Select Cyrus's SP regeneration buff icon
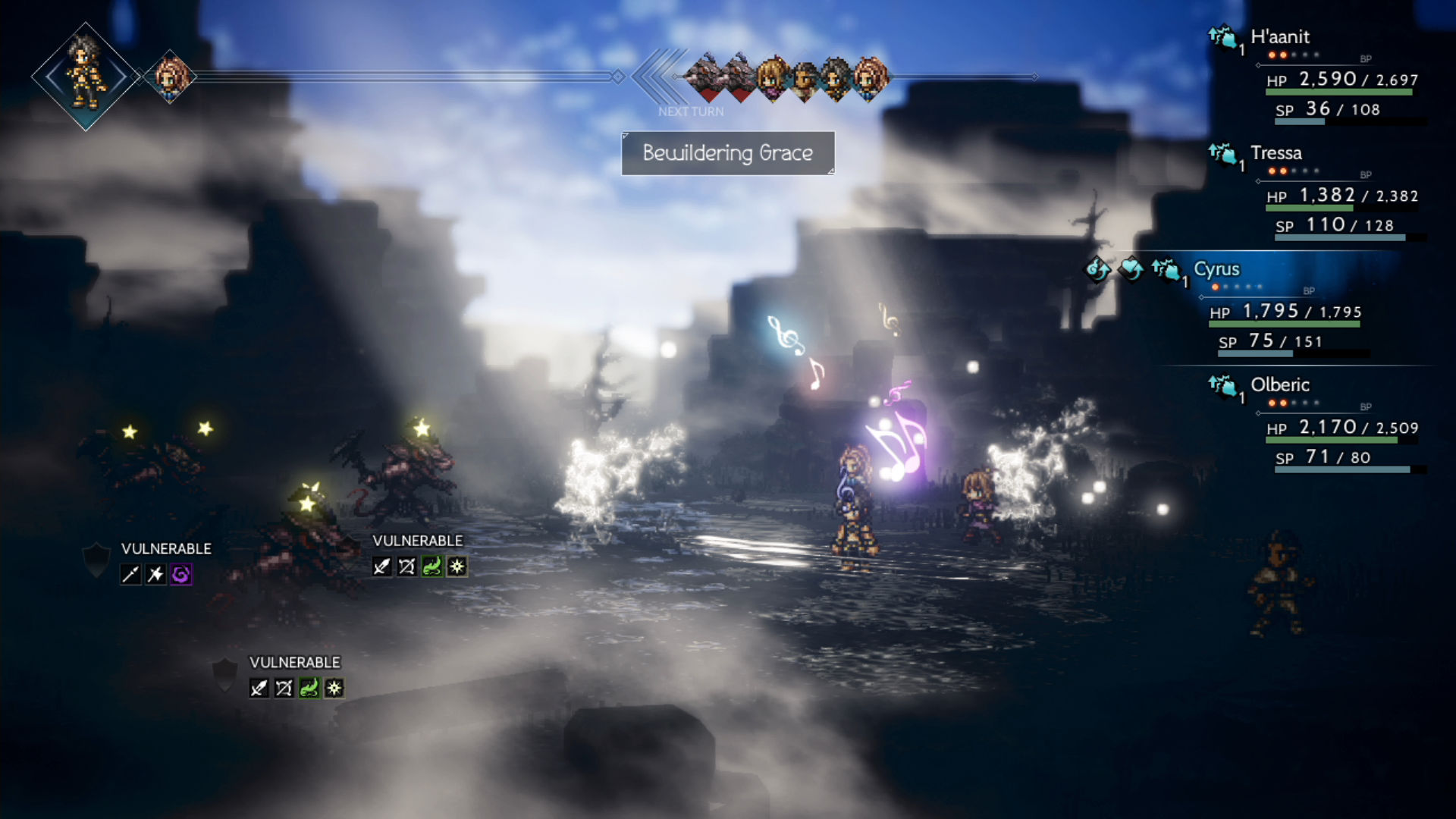This screenshot has width=1456, height=819. point(1097,271)
